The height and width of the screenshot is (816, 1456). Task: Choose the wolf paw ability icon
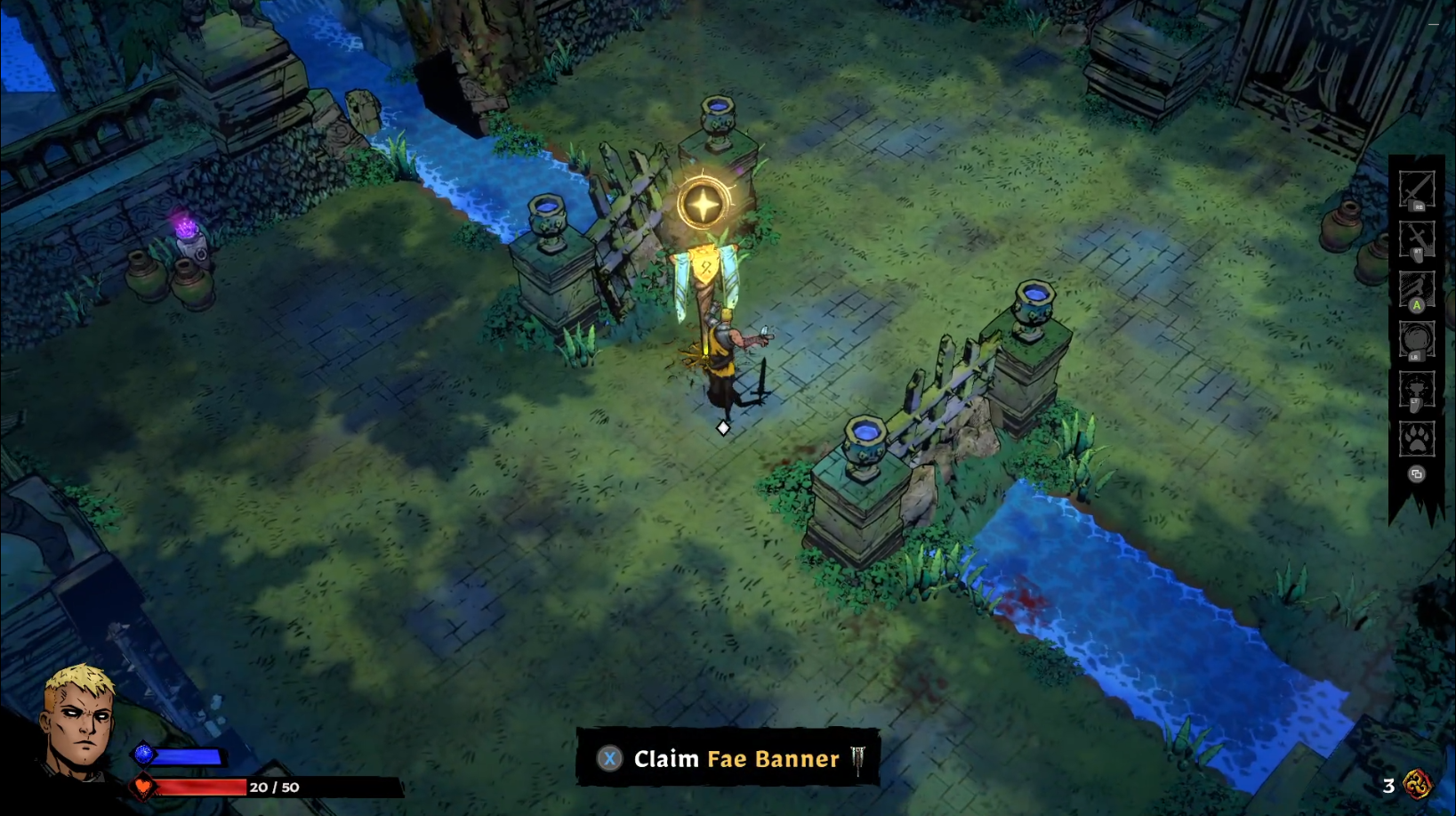(1417, 439)
